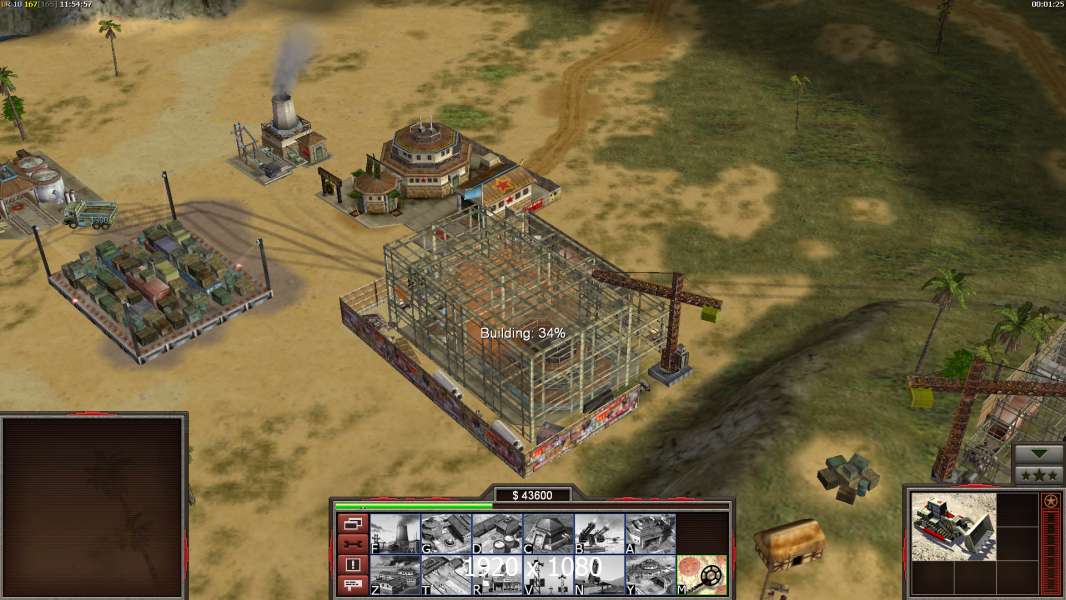Activate the mine detector icon marked M

(x=702, y=575)
